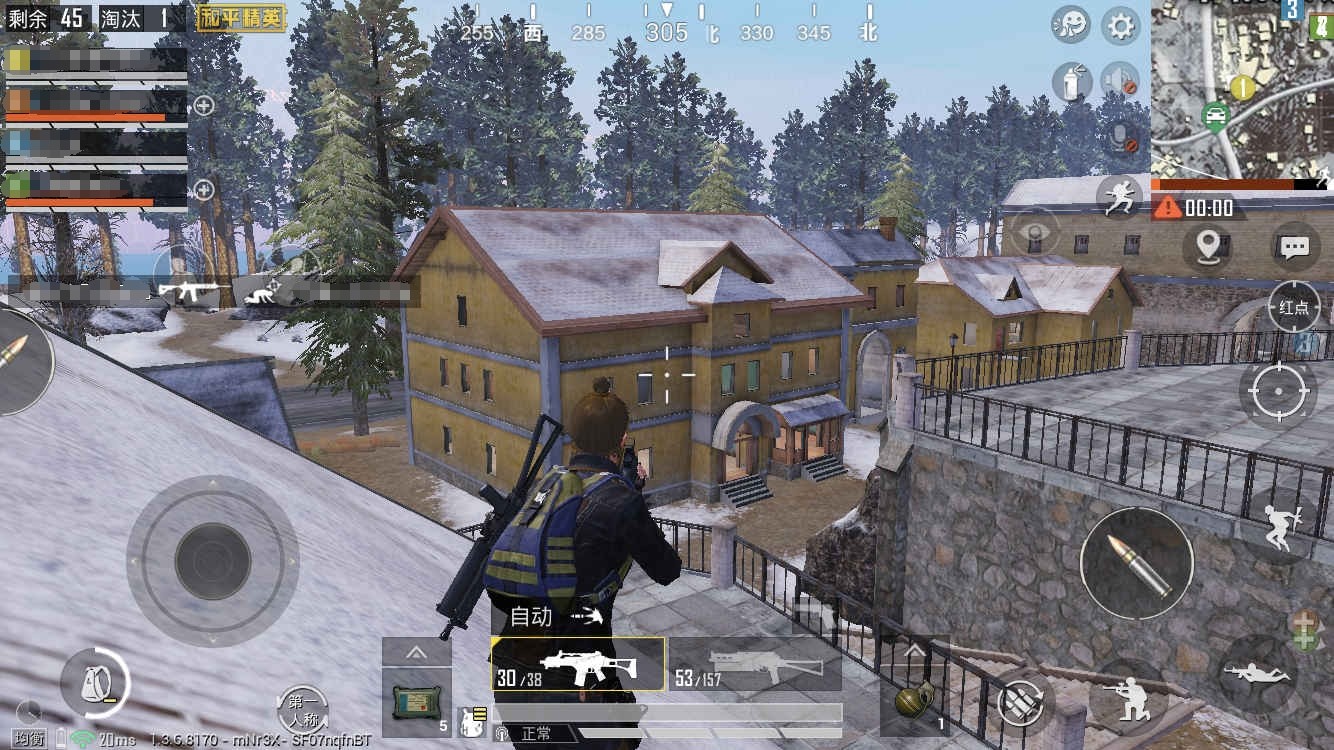Aim down sights with crosshair button
The height and width of the screenshot is (750, 1334).
1277,390
